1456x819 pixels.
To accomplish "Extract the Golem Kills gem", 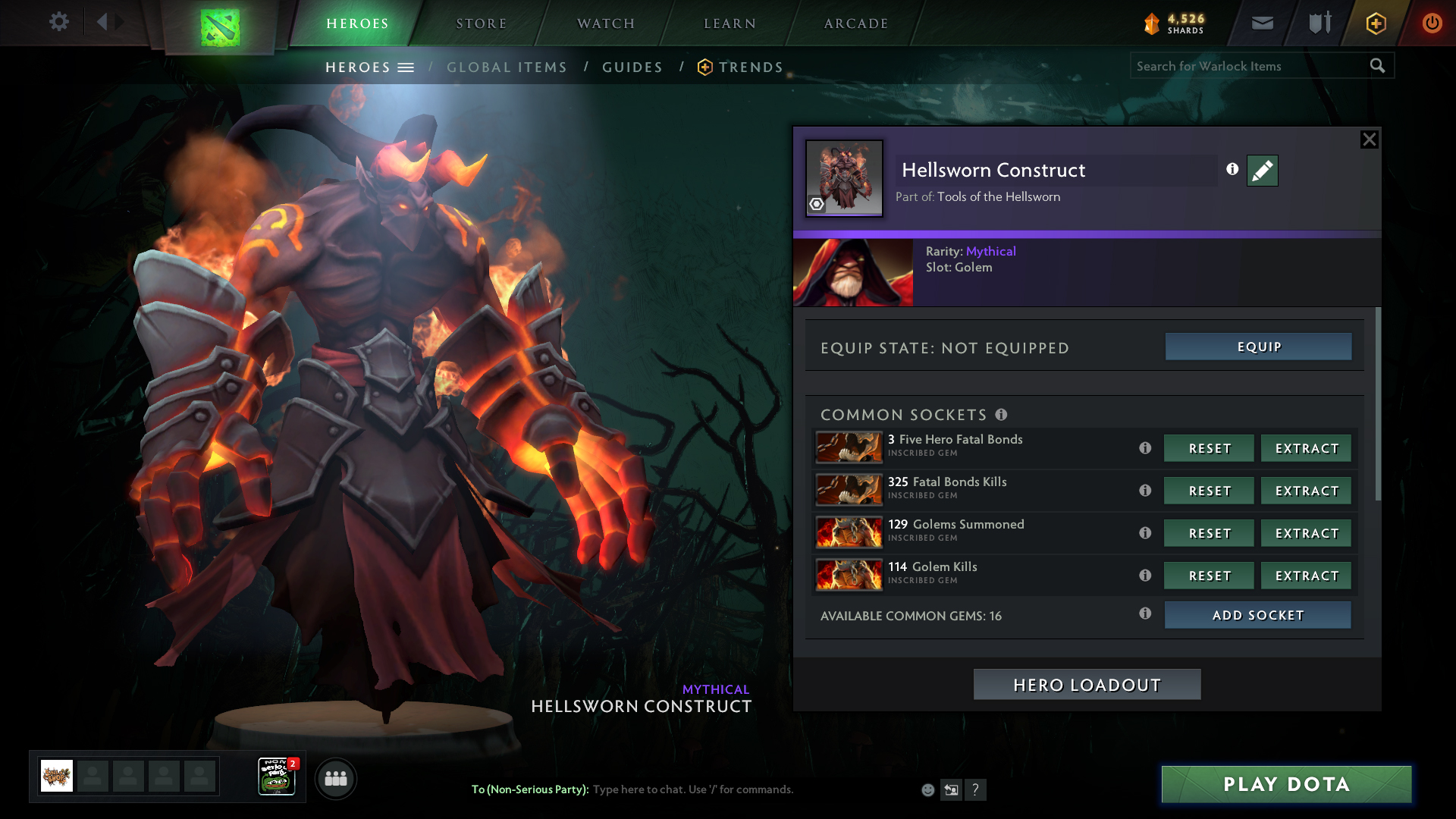I will [x=1306, y=576].
